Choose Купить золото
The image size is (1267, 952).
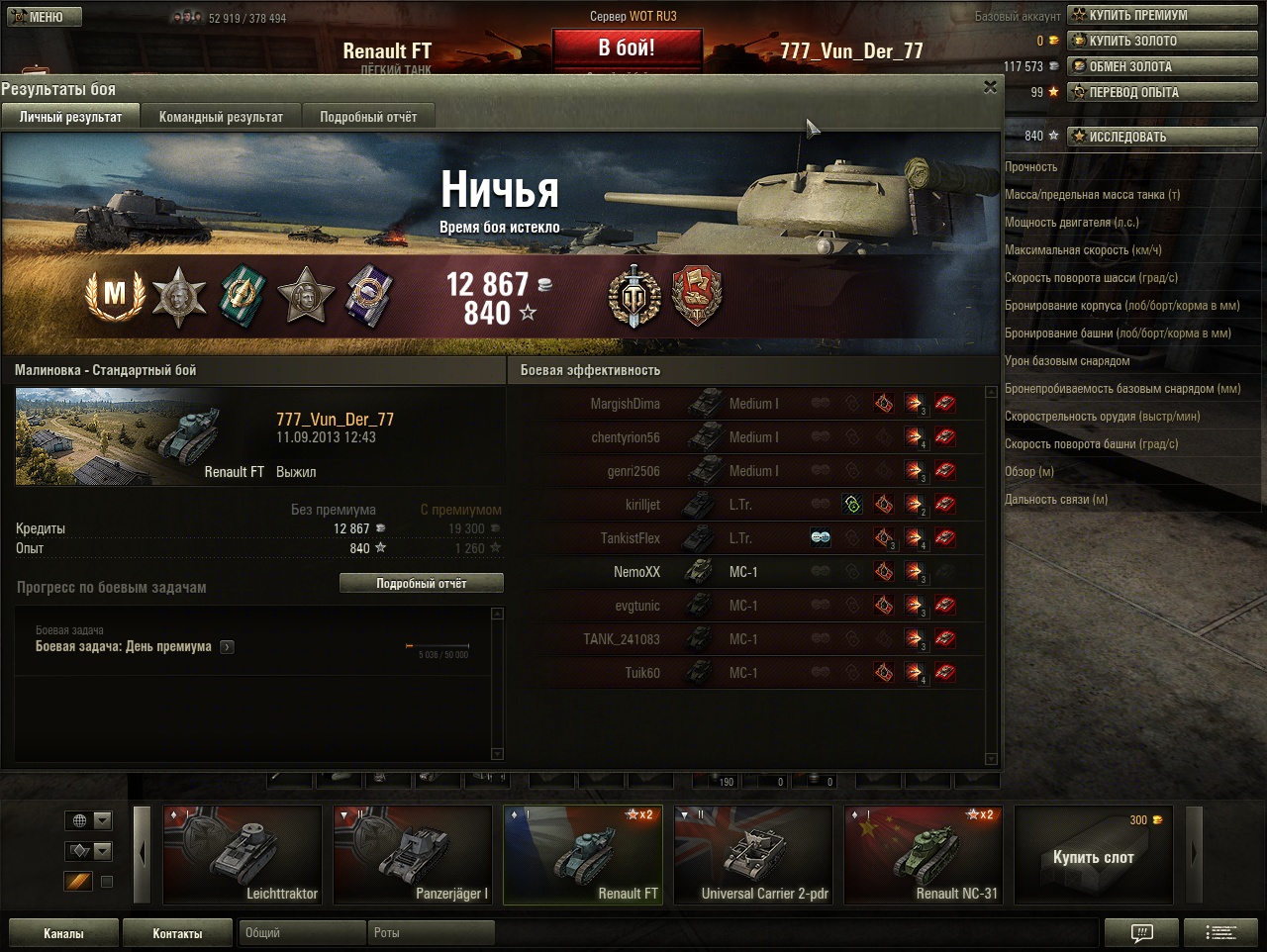point(1162,41)
